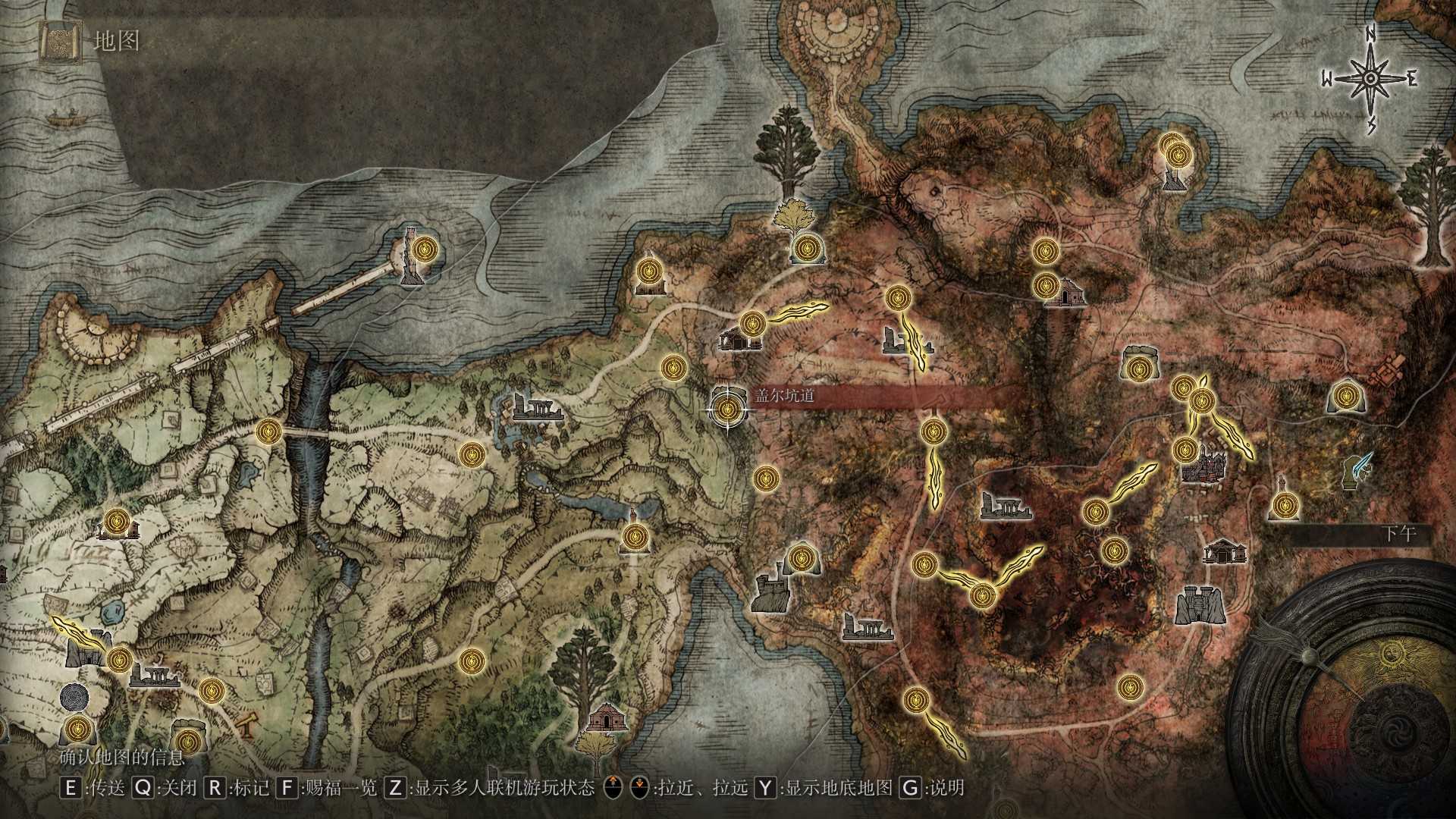Screen dimensions: 1456x819
Task: Select the 盖尔坑道 site of grace marker
Action: point(728,410)
